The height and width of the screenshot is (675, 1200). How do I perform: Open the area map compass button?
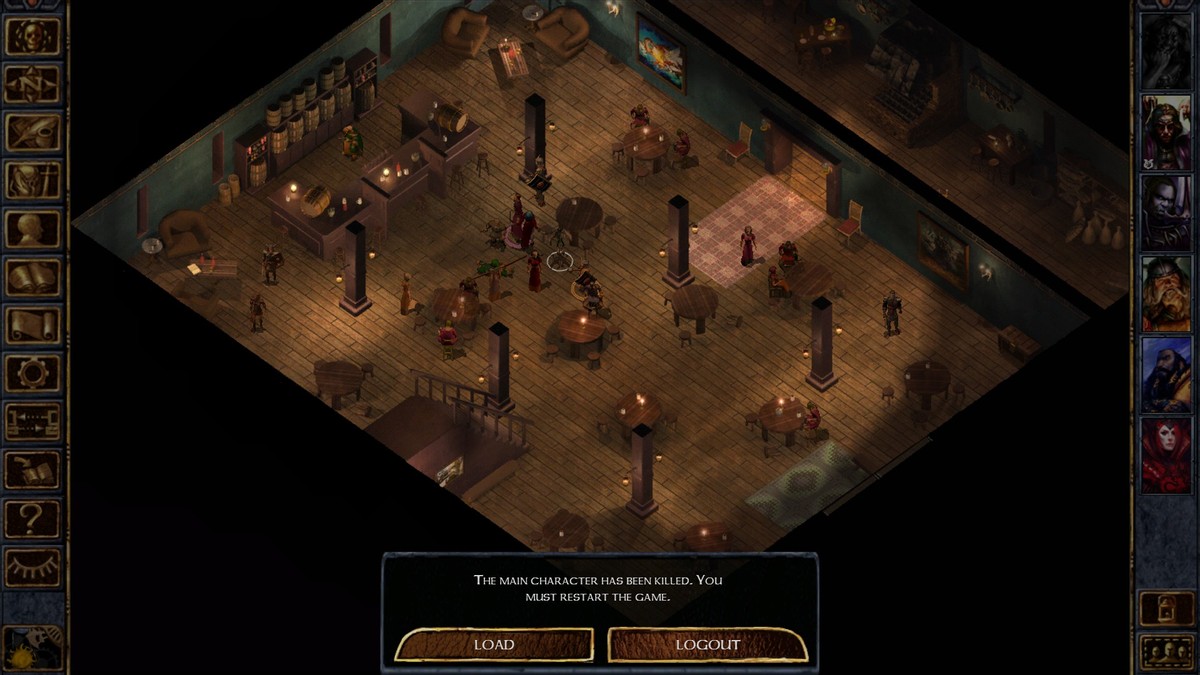point(33,84)
